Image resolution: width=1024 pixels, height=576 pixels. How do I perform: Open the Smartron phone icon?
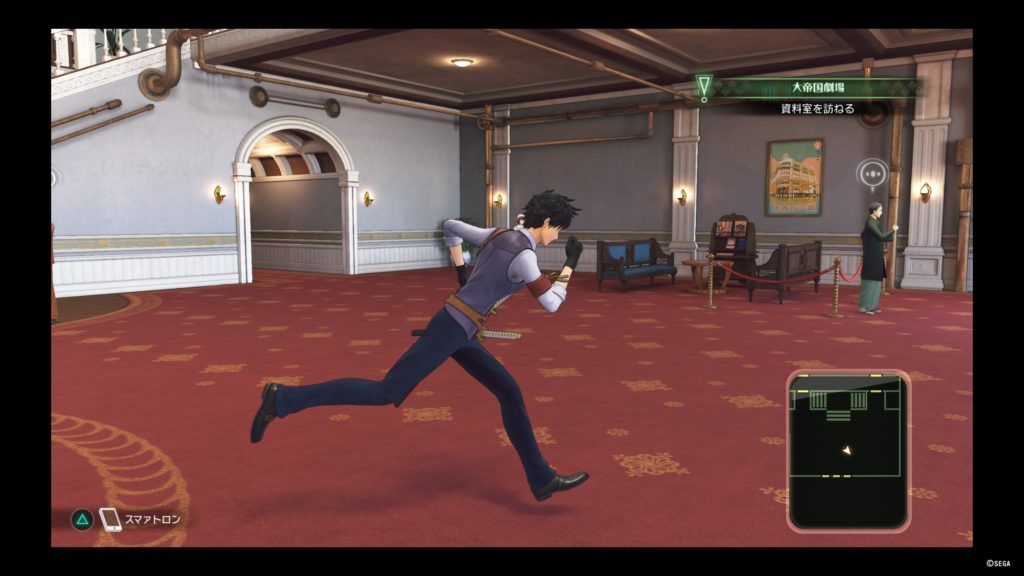coord(110,519)
